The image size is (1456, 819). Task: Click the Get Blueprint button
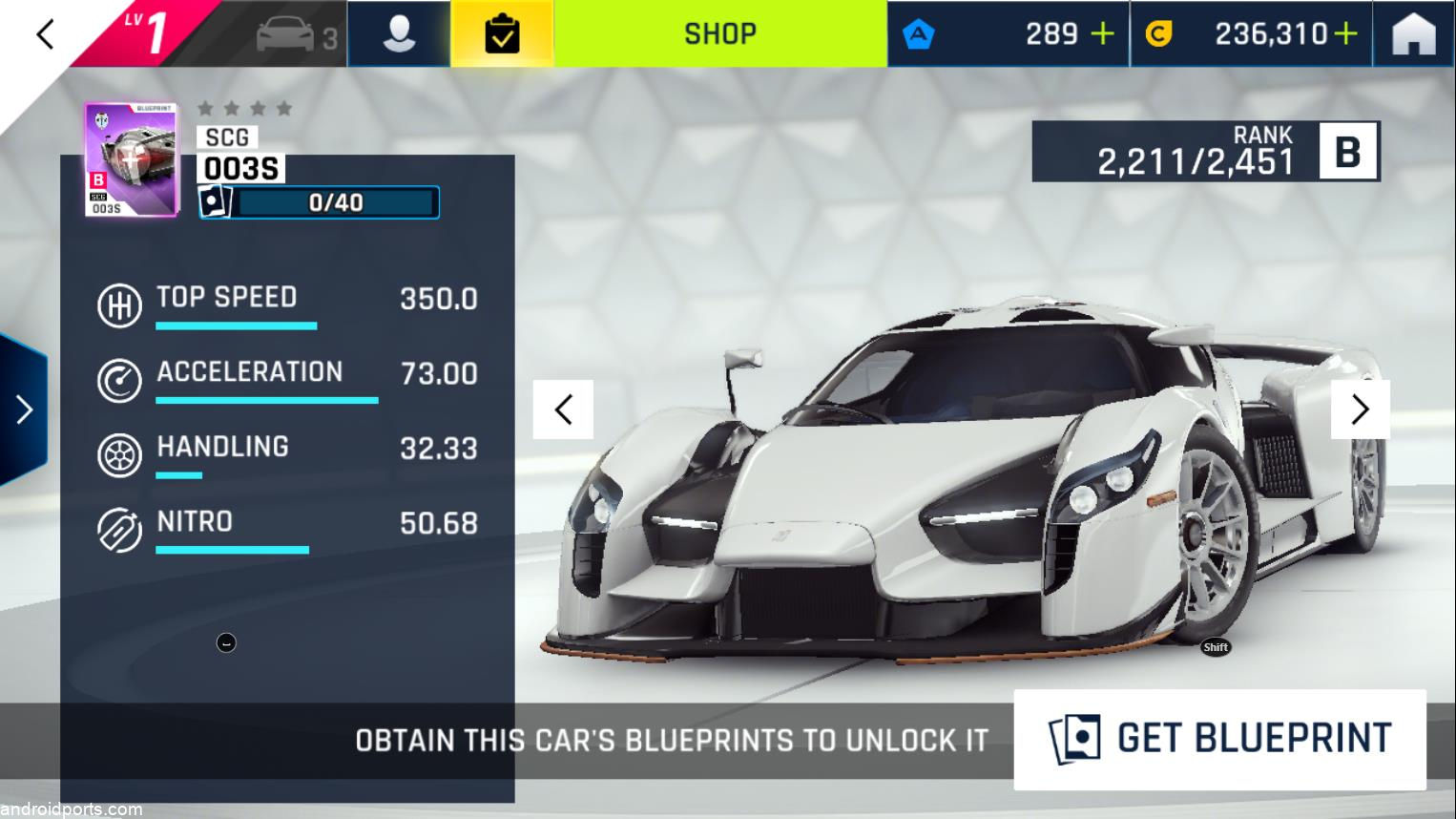[x=1219, y=739]
